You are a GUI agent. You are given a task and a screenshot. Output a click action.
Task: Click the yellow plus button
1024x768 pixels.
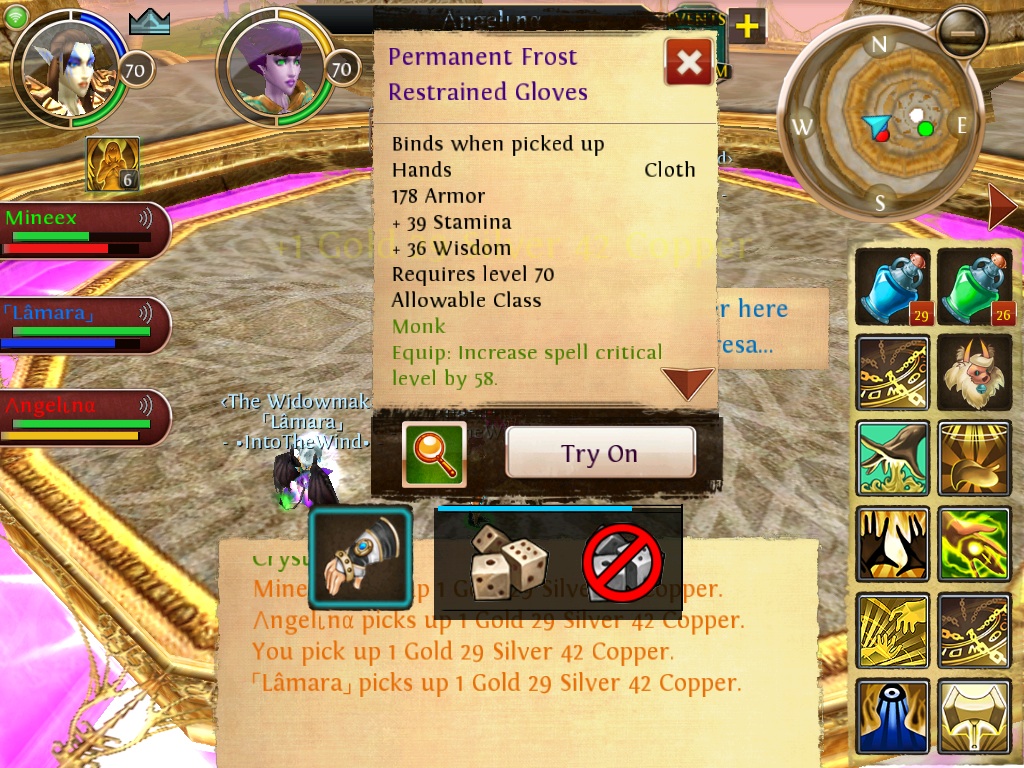(x=747, y=27)
